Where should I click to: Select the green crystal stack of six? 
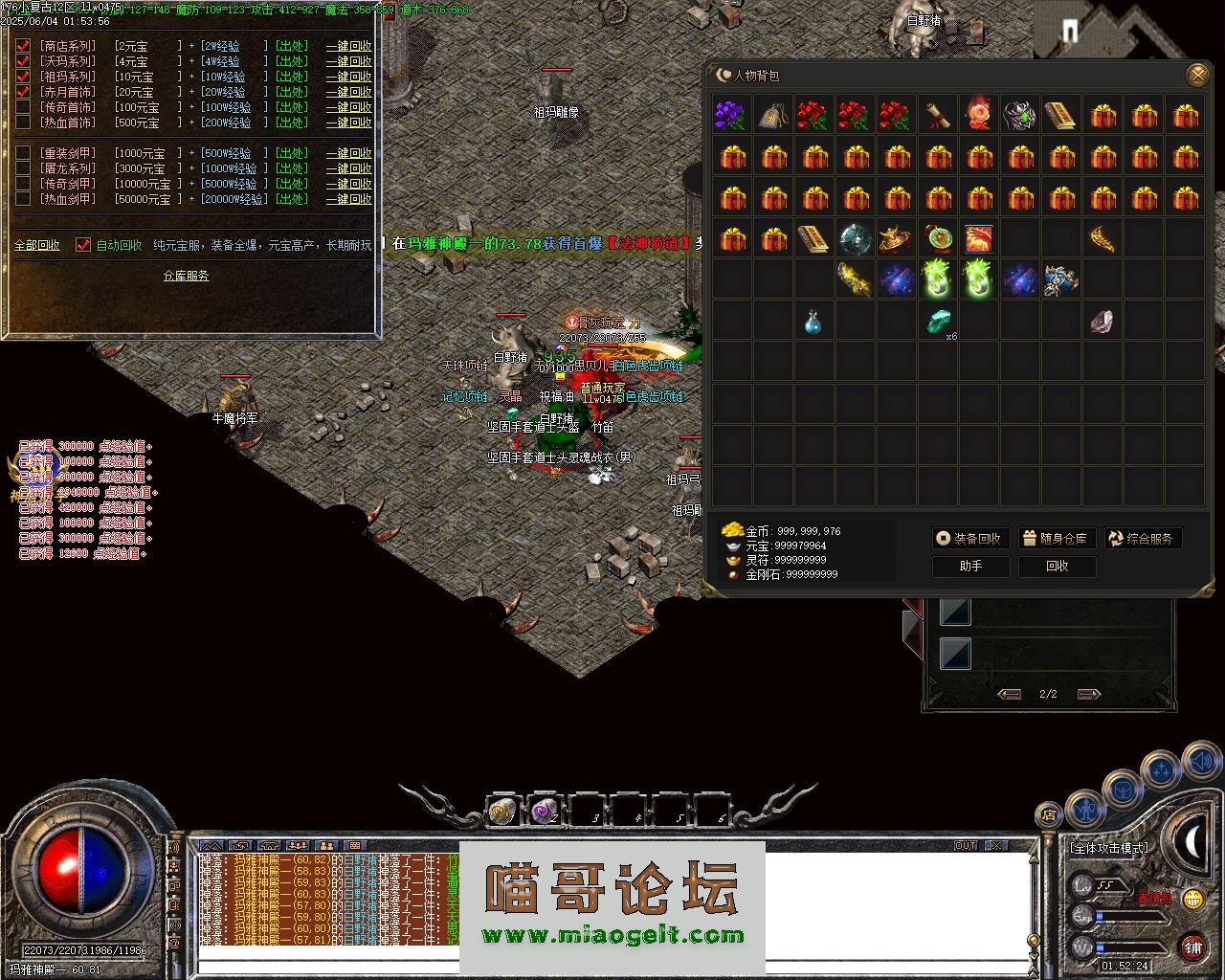click(938, 322)
